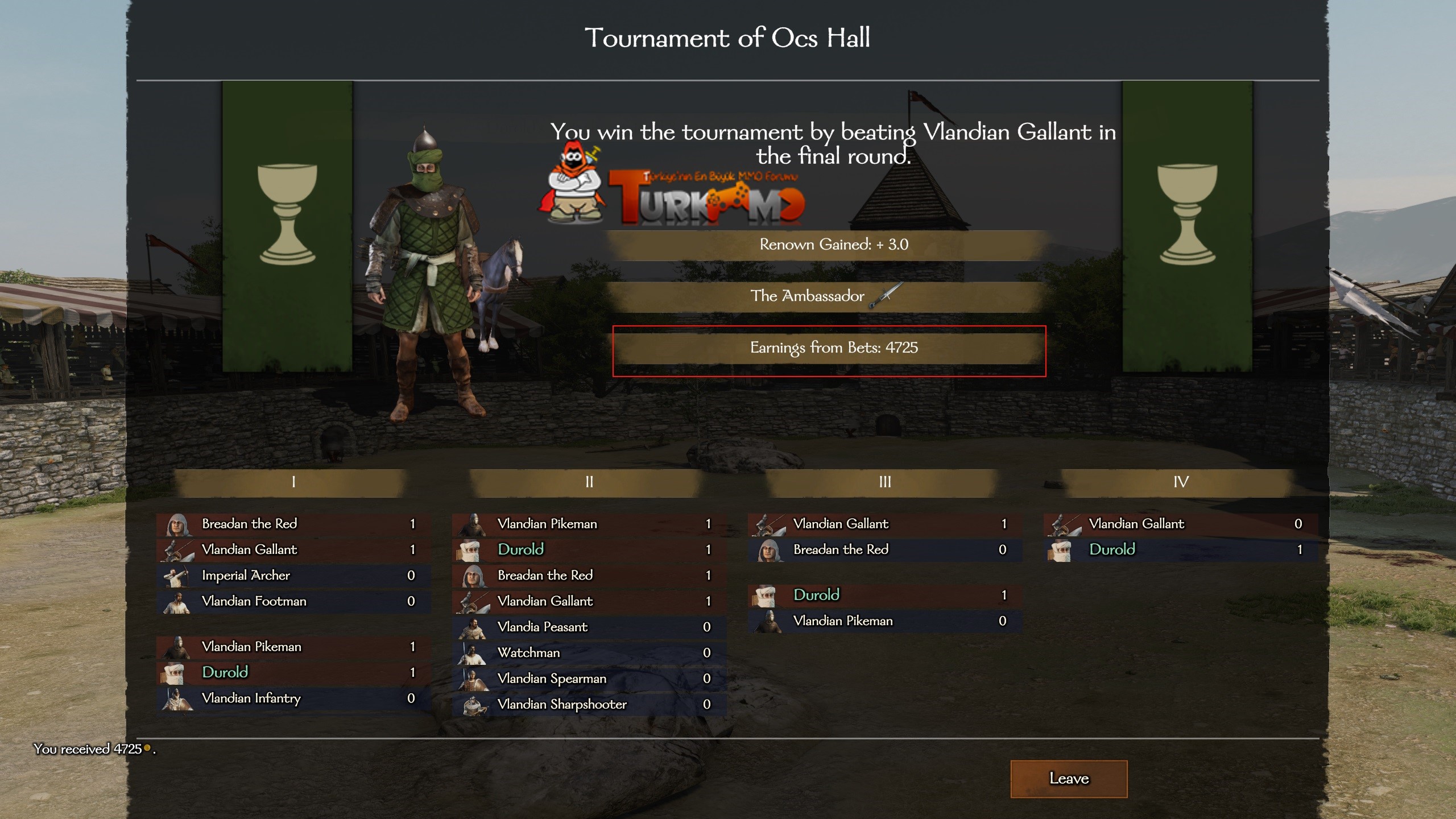Select the Imperial Archer participant row
Image resolution: width=1456 pixels, height=819 pixels.
tap(293, 576)
